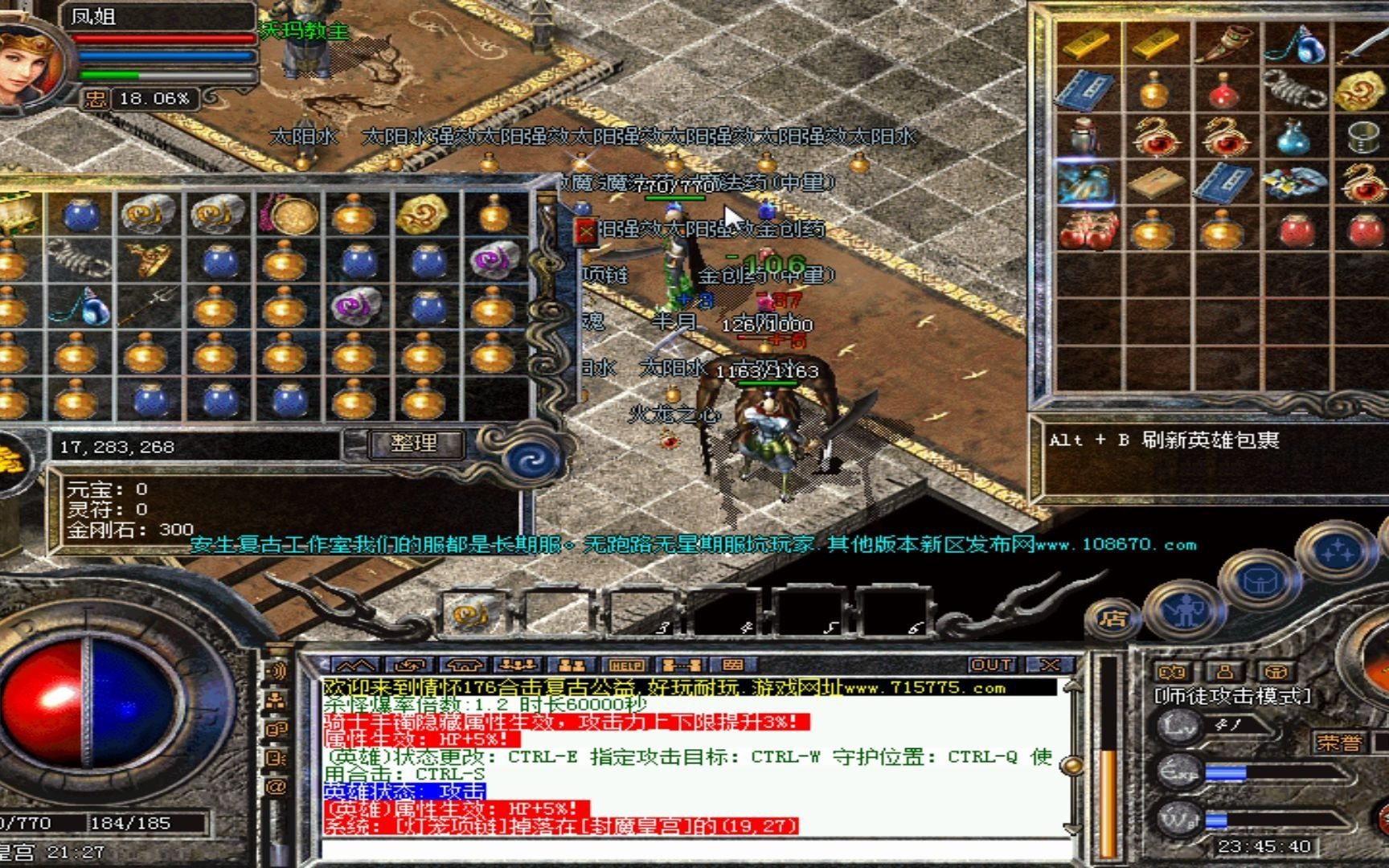This screenshot has width=1389, height=868.
Task: Open the 店 shop button
Action: [1113, 618]
